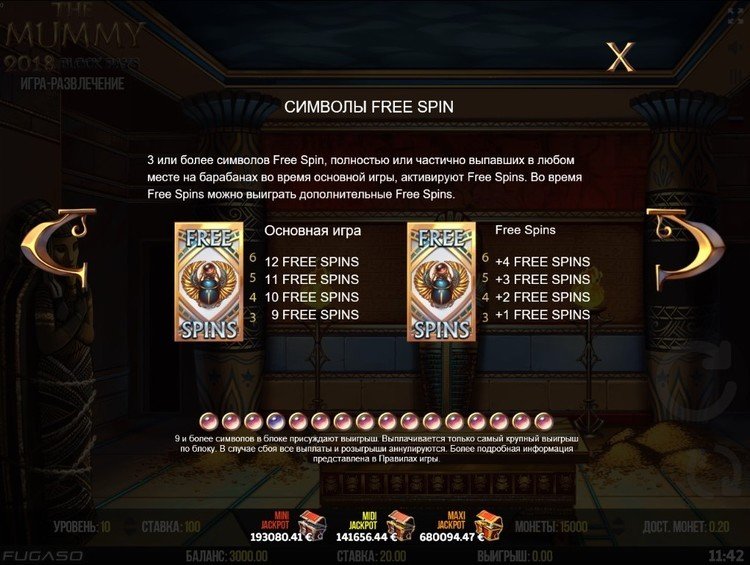Close the Free Spin symbols info page
This screenshot has width=750, height=565.
click(x=621, y=57)
